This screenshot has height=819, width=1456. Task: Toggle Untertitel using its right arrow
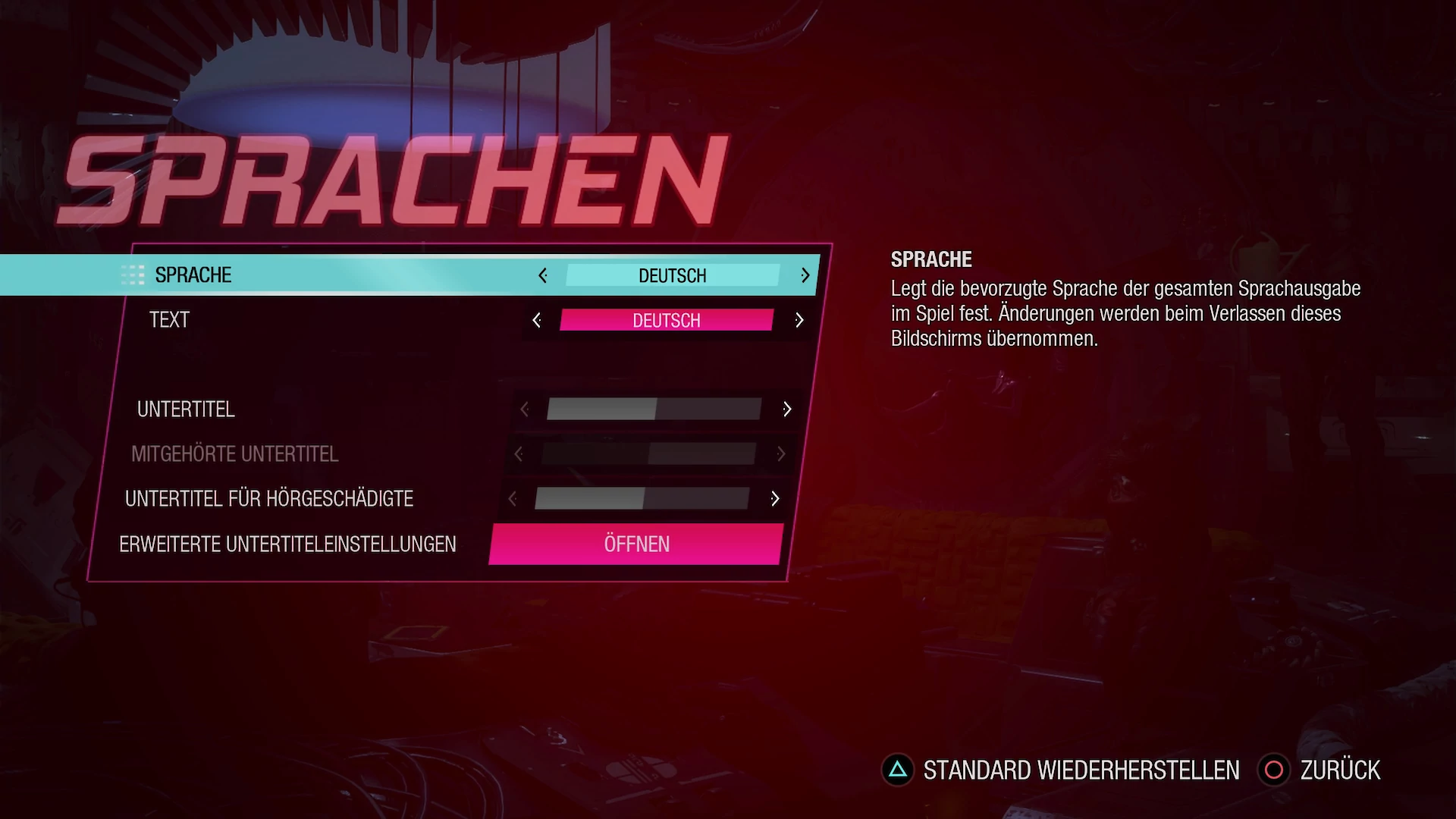pyautogui.click(x=787, y=409)
